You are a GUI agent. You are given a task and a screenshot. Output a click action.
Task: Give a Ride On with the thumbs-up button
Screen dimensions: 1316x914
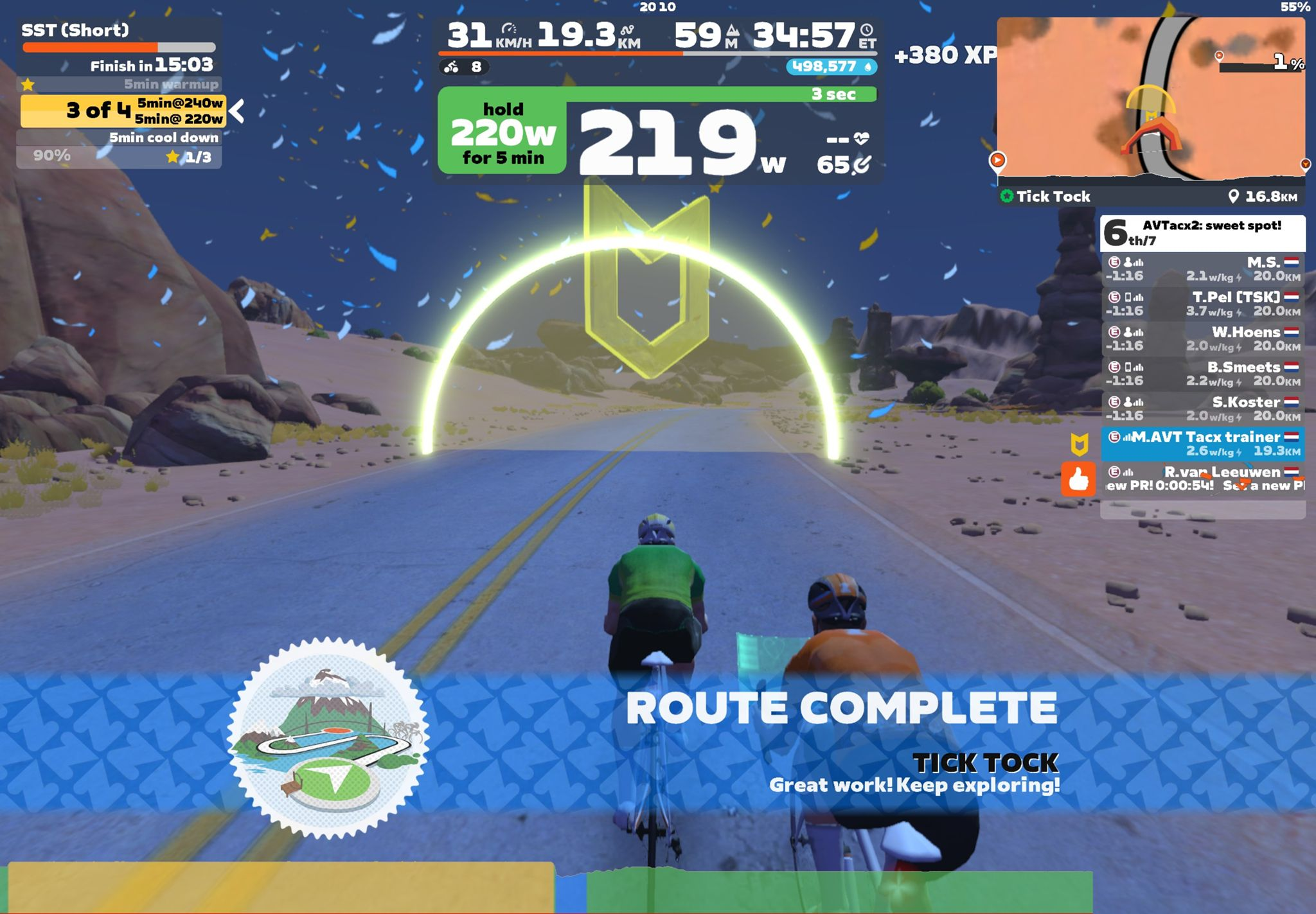(x=1078, y=479)
